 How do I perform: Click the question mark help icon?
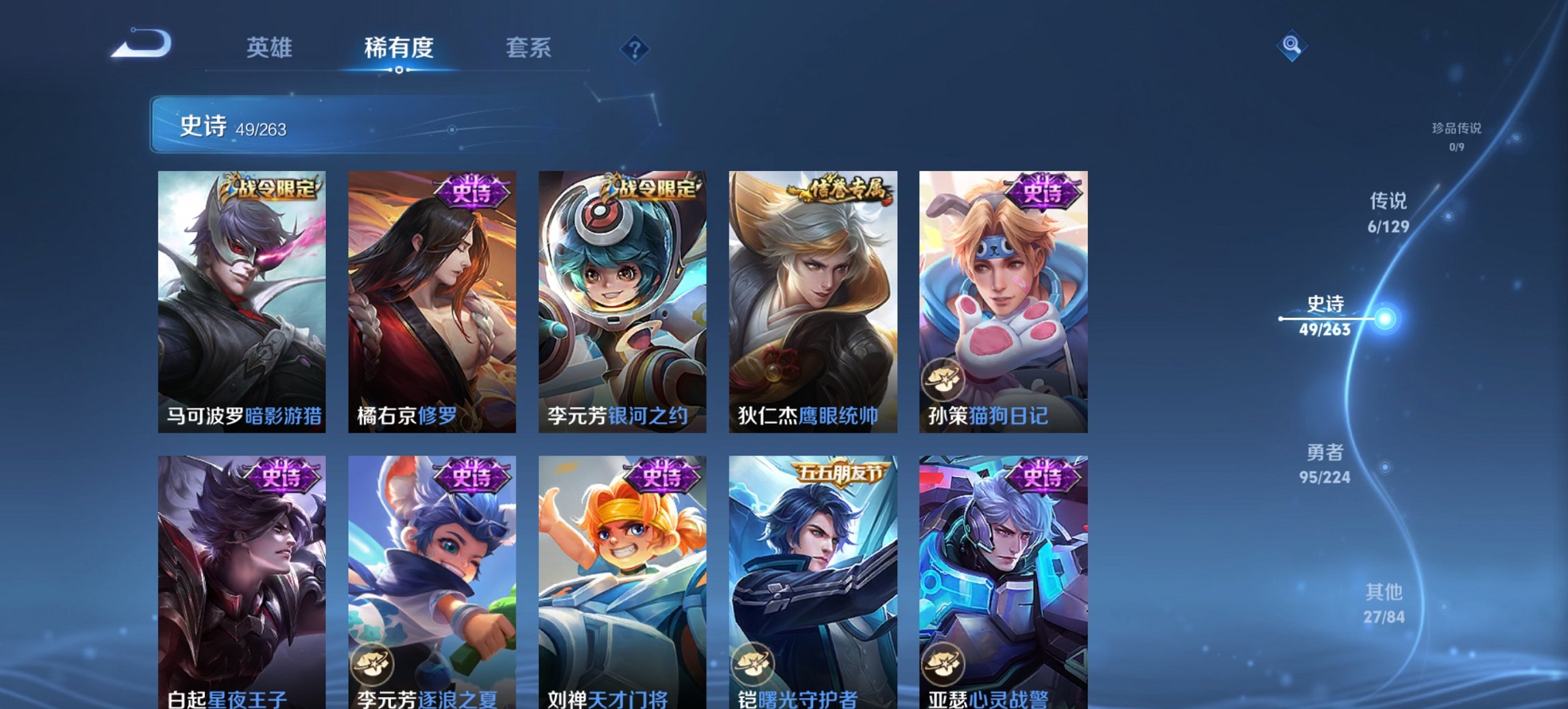pos(635,48)
